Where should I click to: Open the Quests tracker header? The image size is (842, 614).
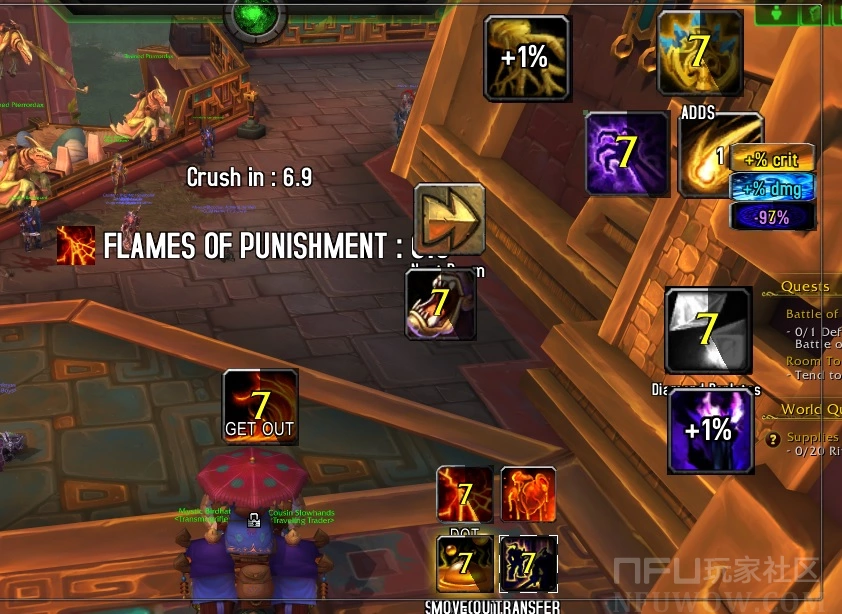click(805, 287)
